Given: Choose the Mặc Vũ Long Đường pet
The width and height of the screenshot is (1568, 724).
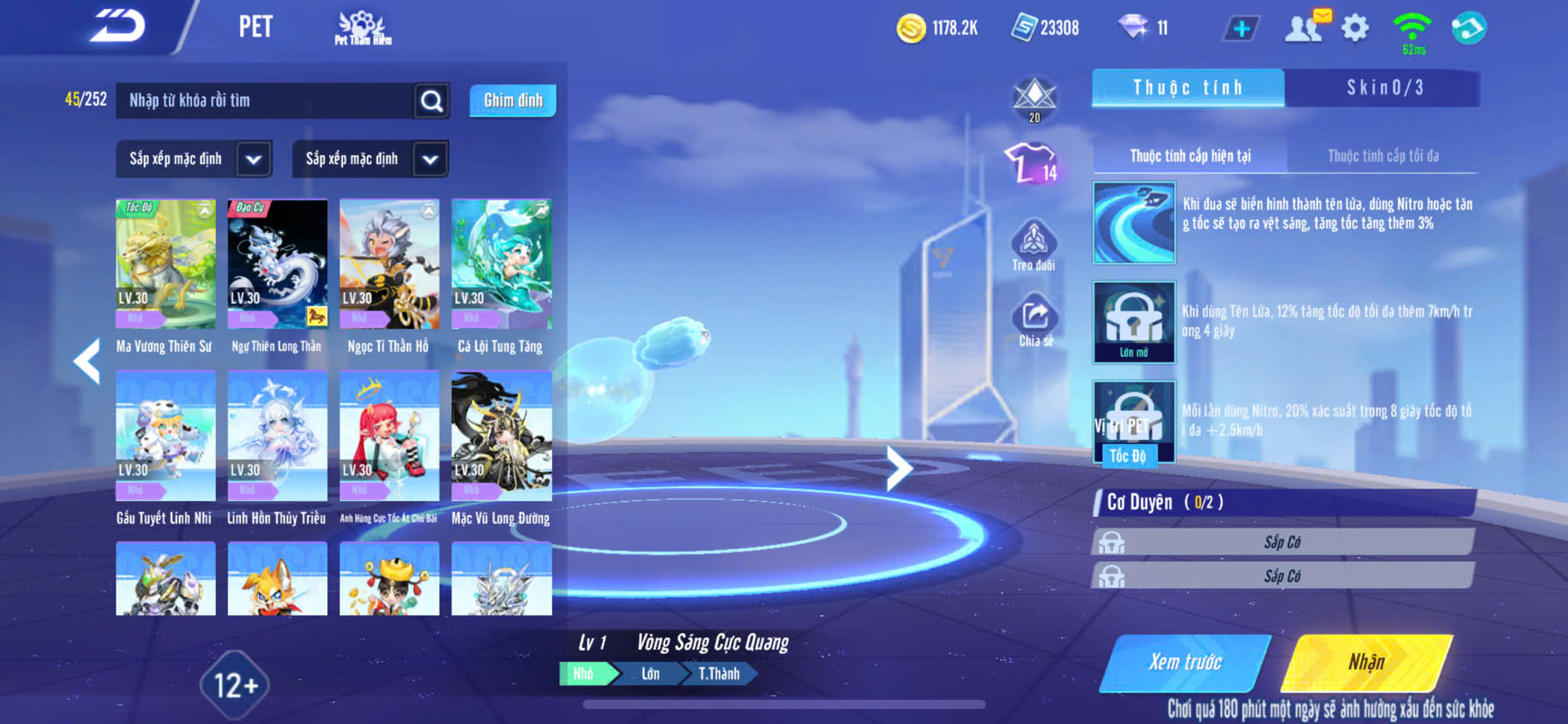Looking at the screenshot, I should pyautogui.click(x=501, y=437).
